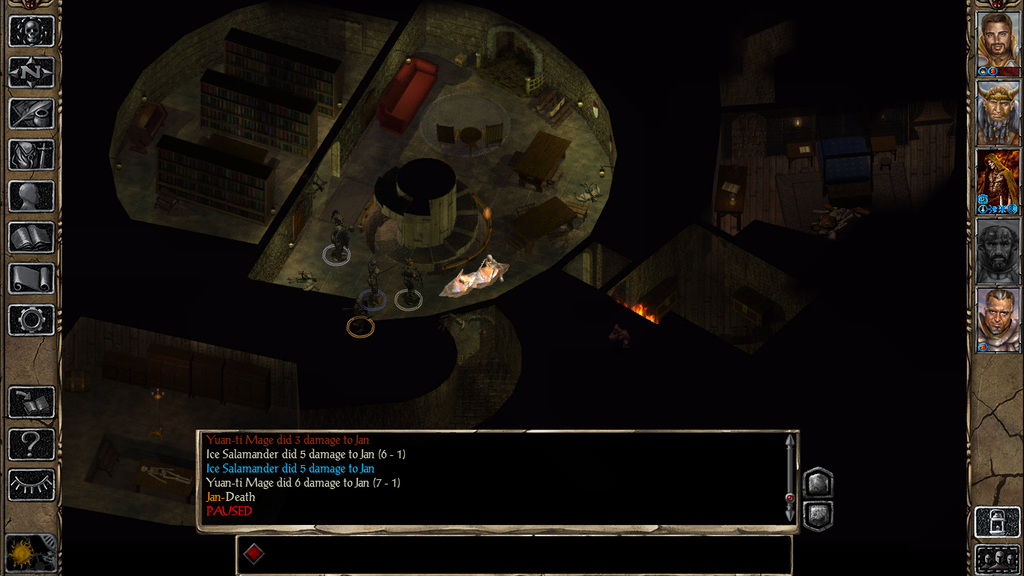Open the mage spellbook
The width and height of the screenshot is (1024, 576).
click(x=31, y=237)
